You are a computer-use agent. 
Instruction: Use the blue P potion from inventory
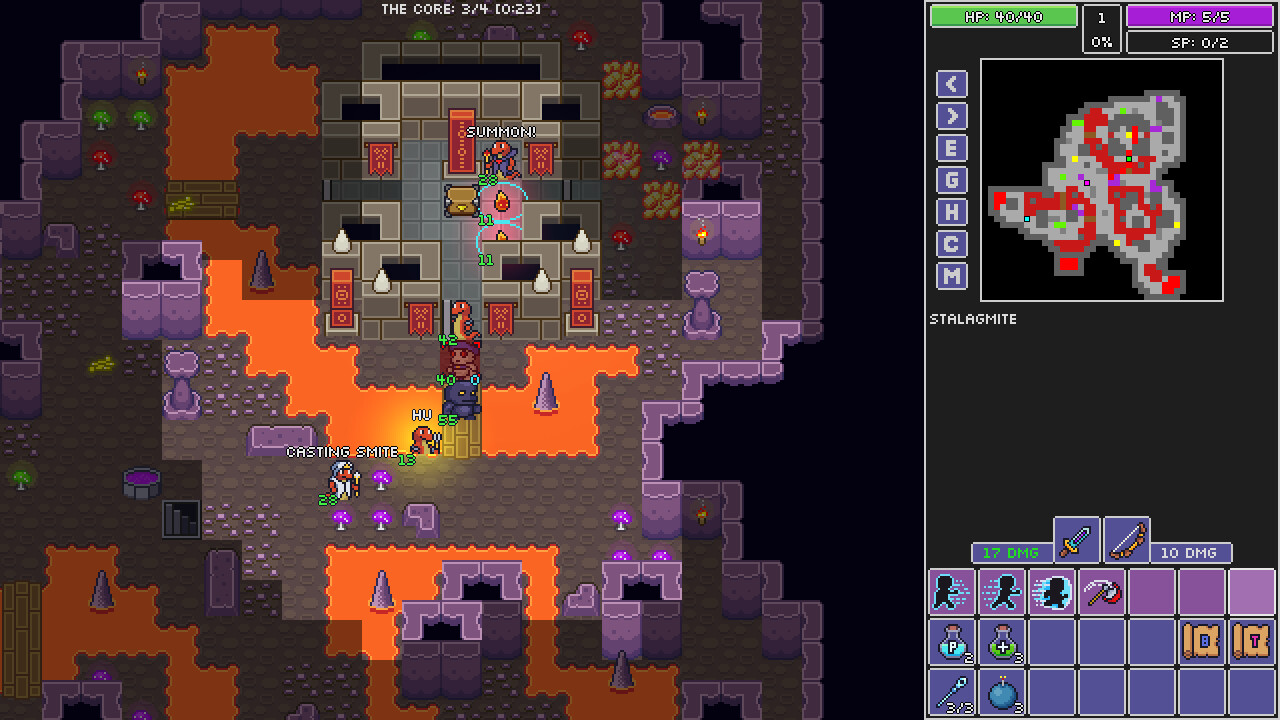pos(951,643)
